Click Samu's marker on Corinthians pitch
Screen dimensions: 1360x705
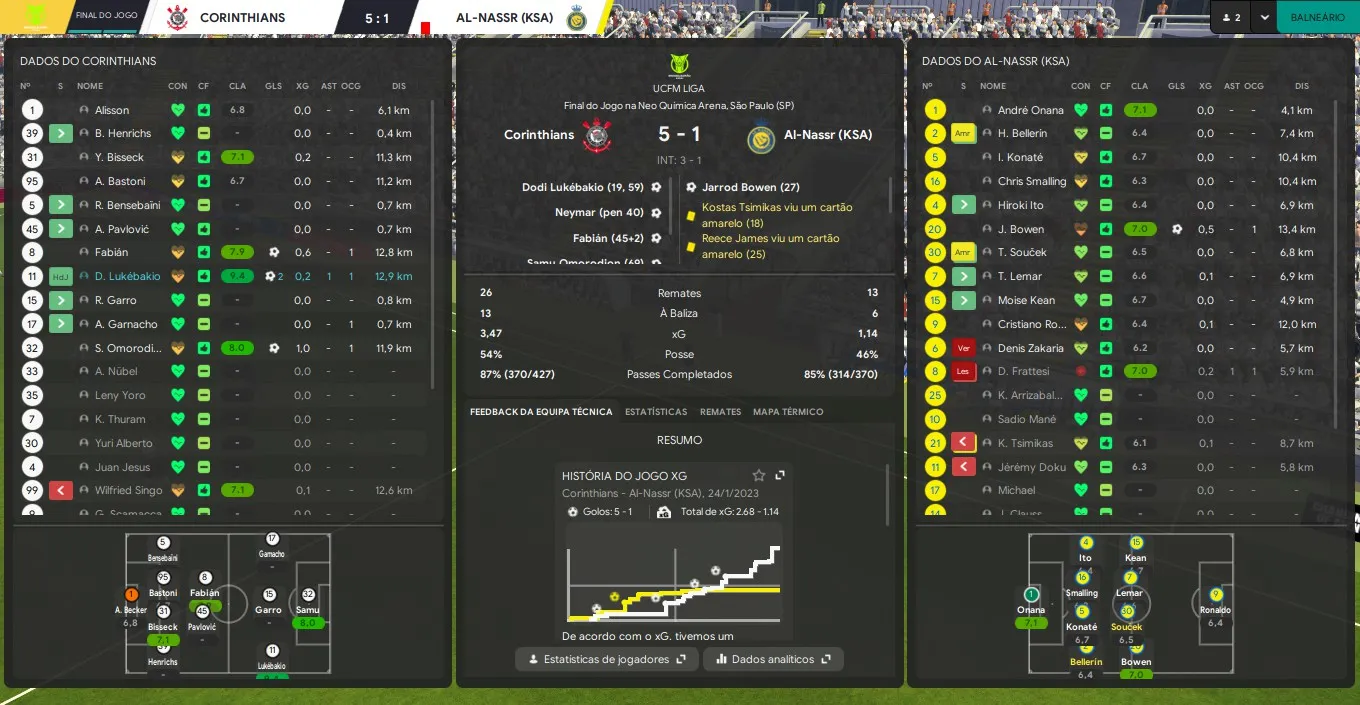(308, 596)
